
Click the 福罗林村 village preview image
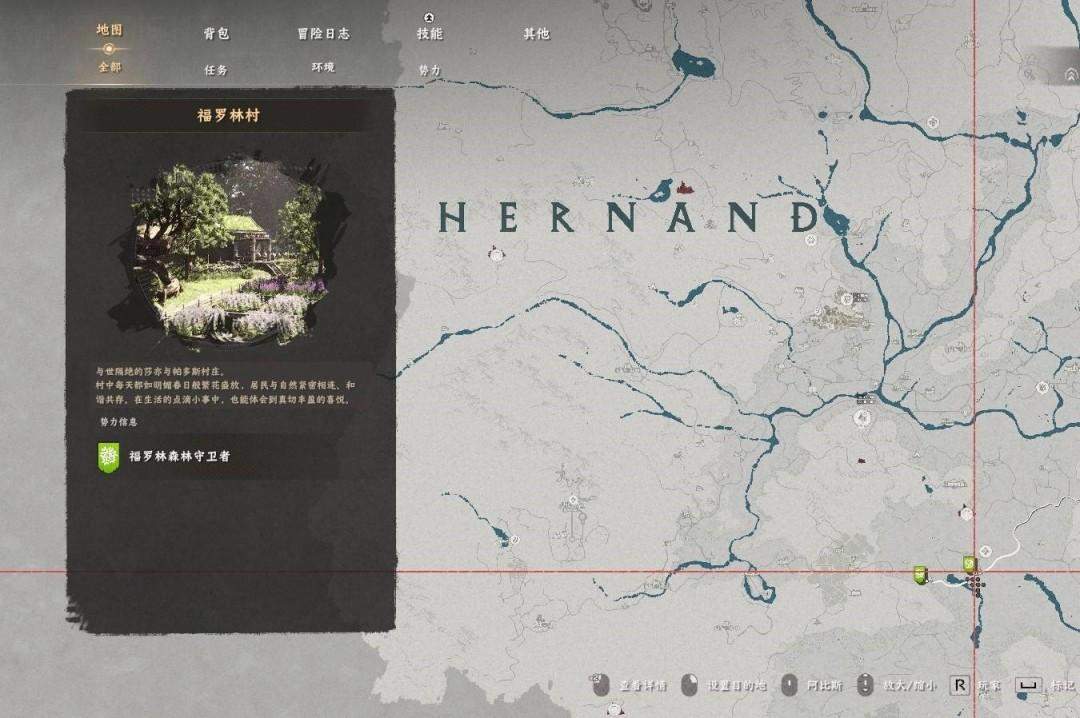pyautogui.click(x=229, y=252)
